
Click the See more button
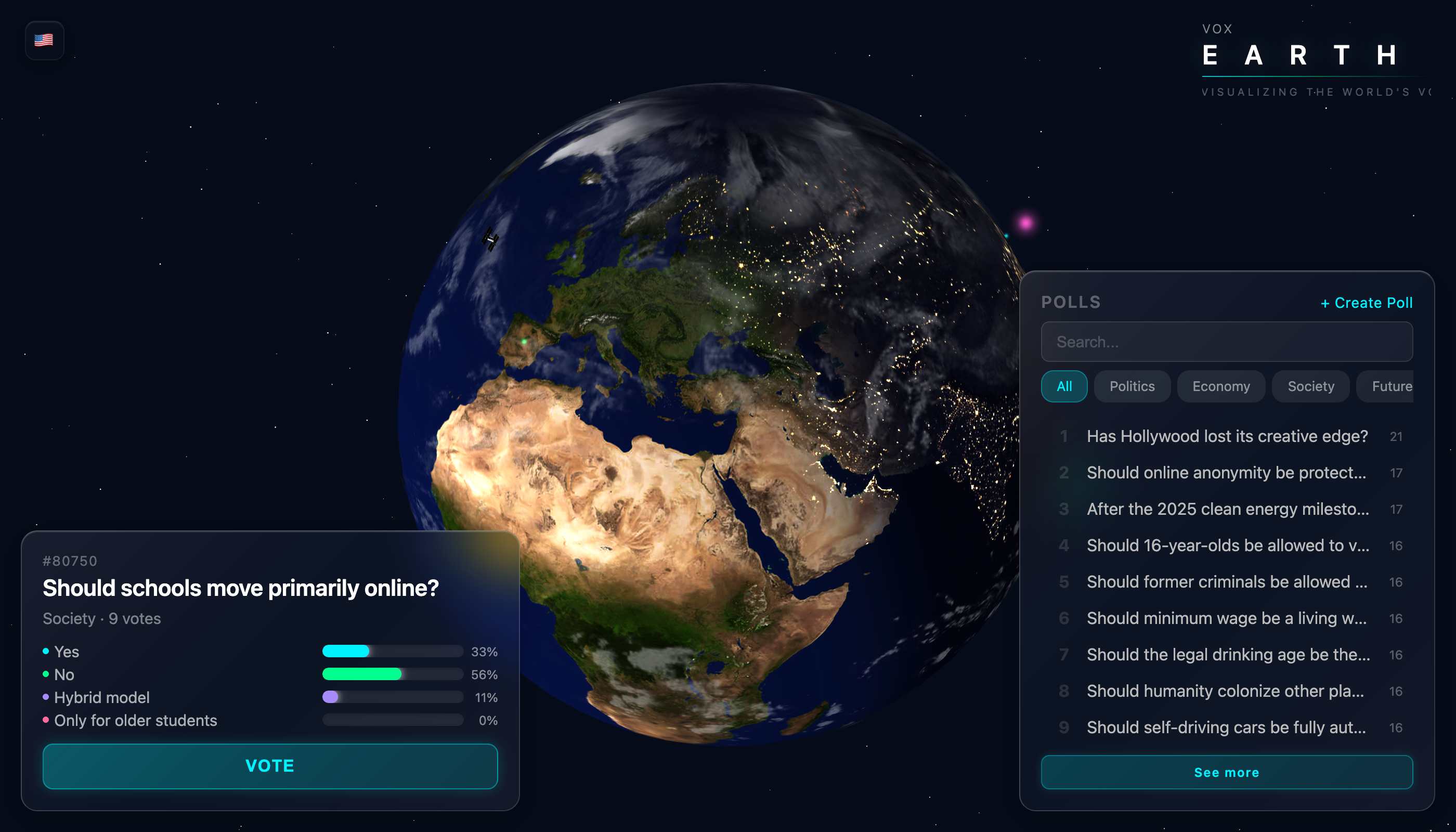click(1227, 772)
